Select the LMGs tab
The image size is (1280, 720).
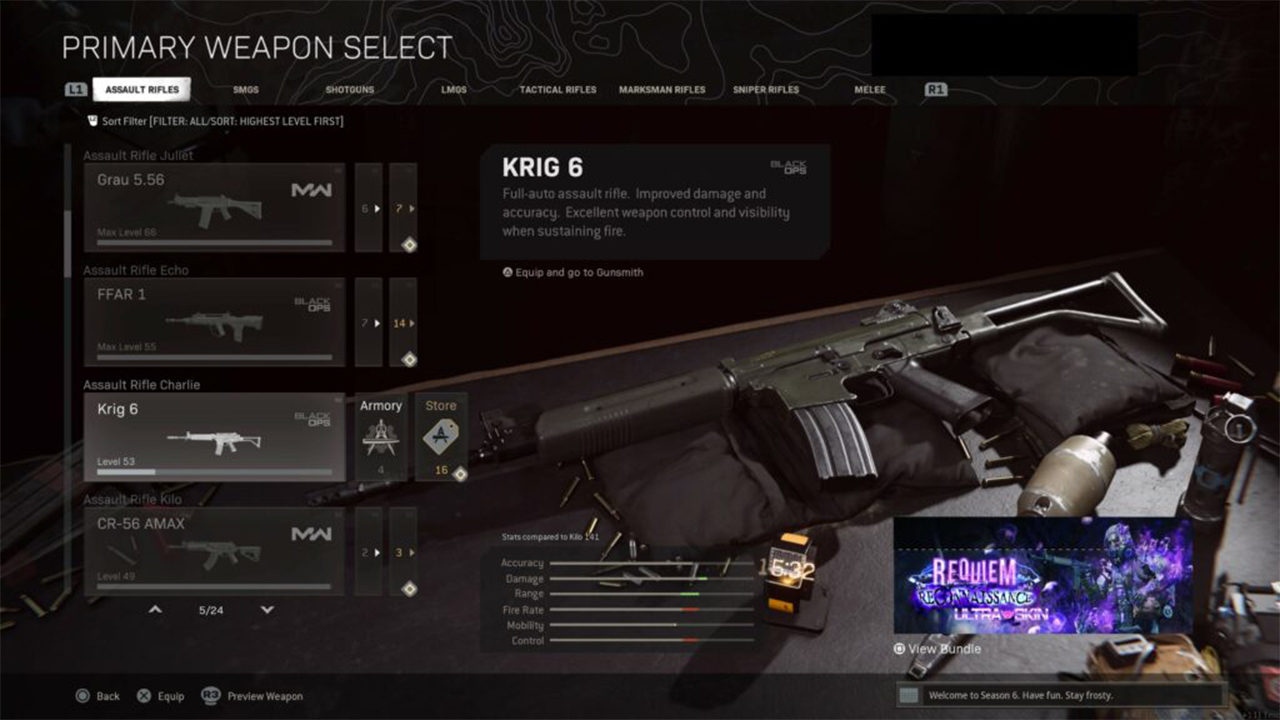pos(454,90)
